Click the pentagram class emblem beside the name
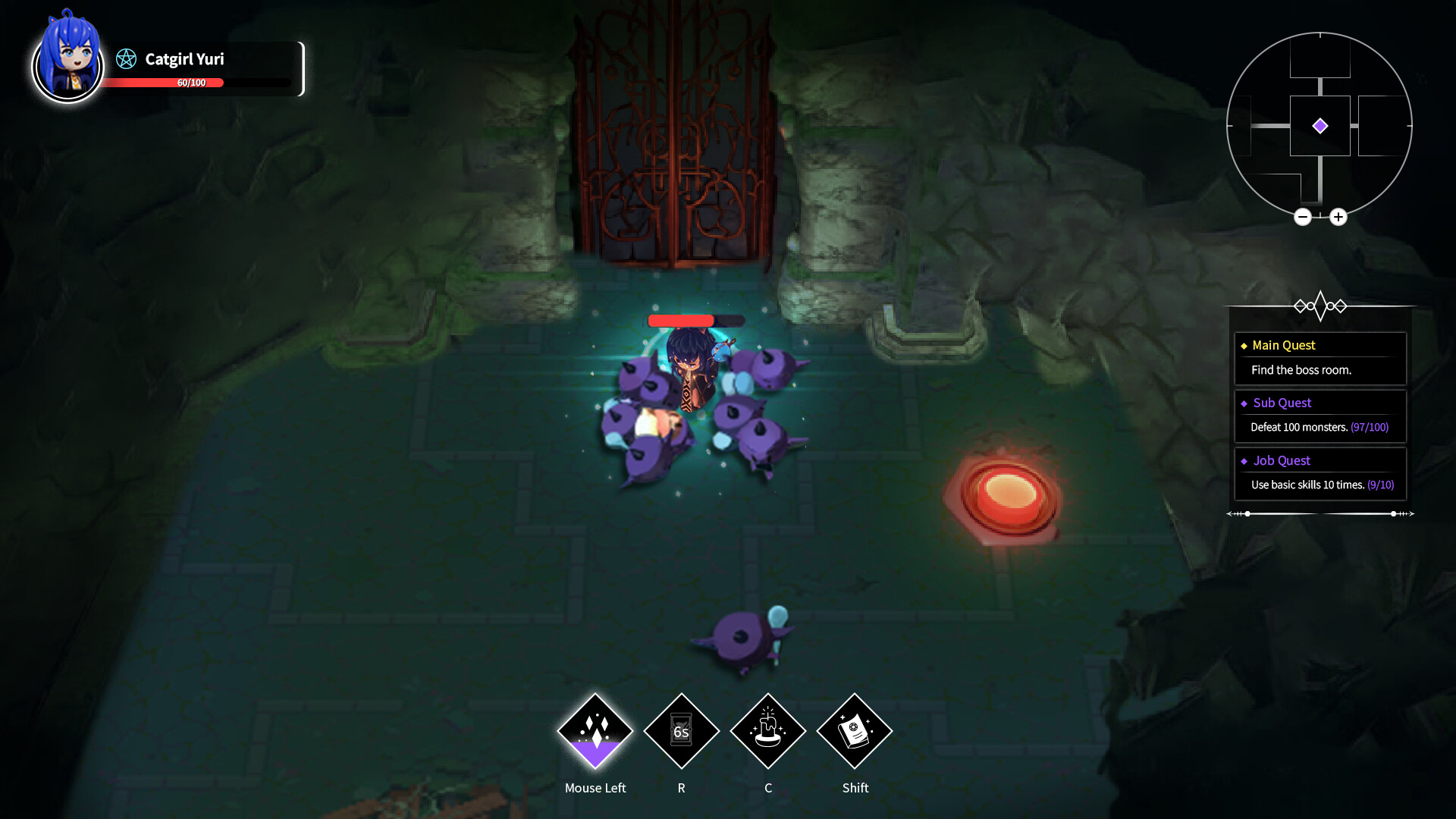 pyautogui.click(x=126, y=58)
